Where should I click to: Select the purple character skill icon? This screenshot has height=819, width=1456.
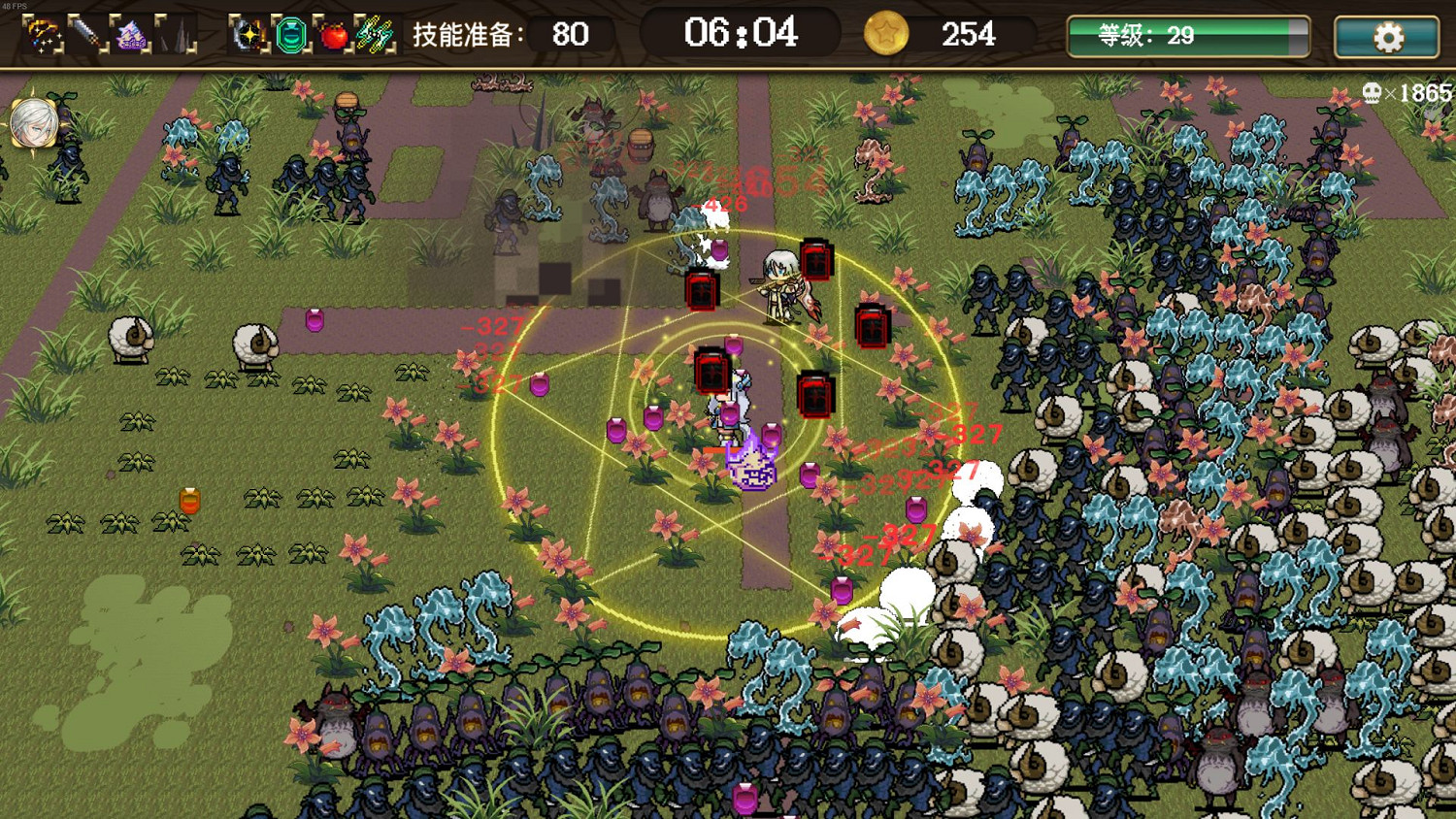[129, 34]
